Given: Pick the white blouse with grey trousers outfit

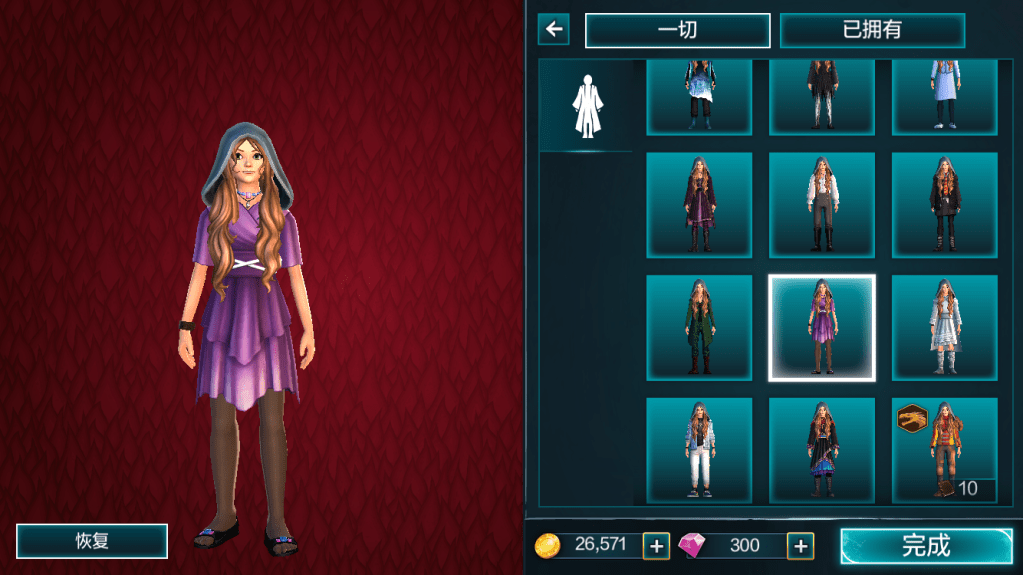Looking at the screenshot, I should [x=821, y=205].
